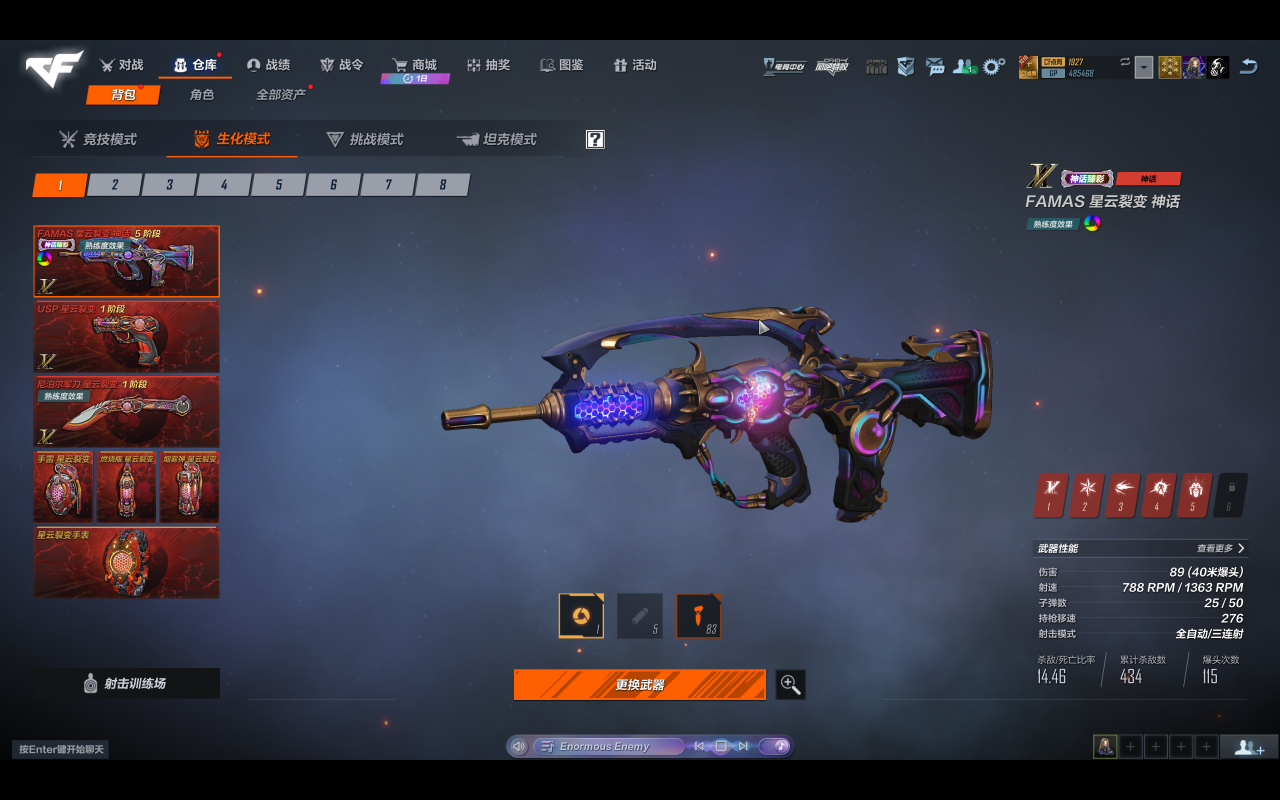Switch to the 全部资产 all assets tab

pos(281,95)
